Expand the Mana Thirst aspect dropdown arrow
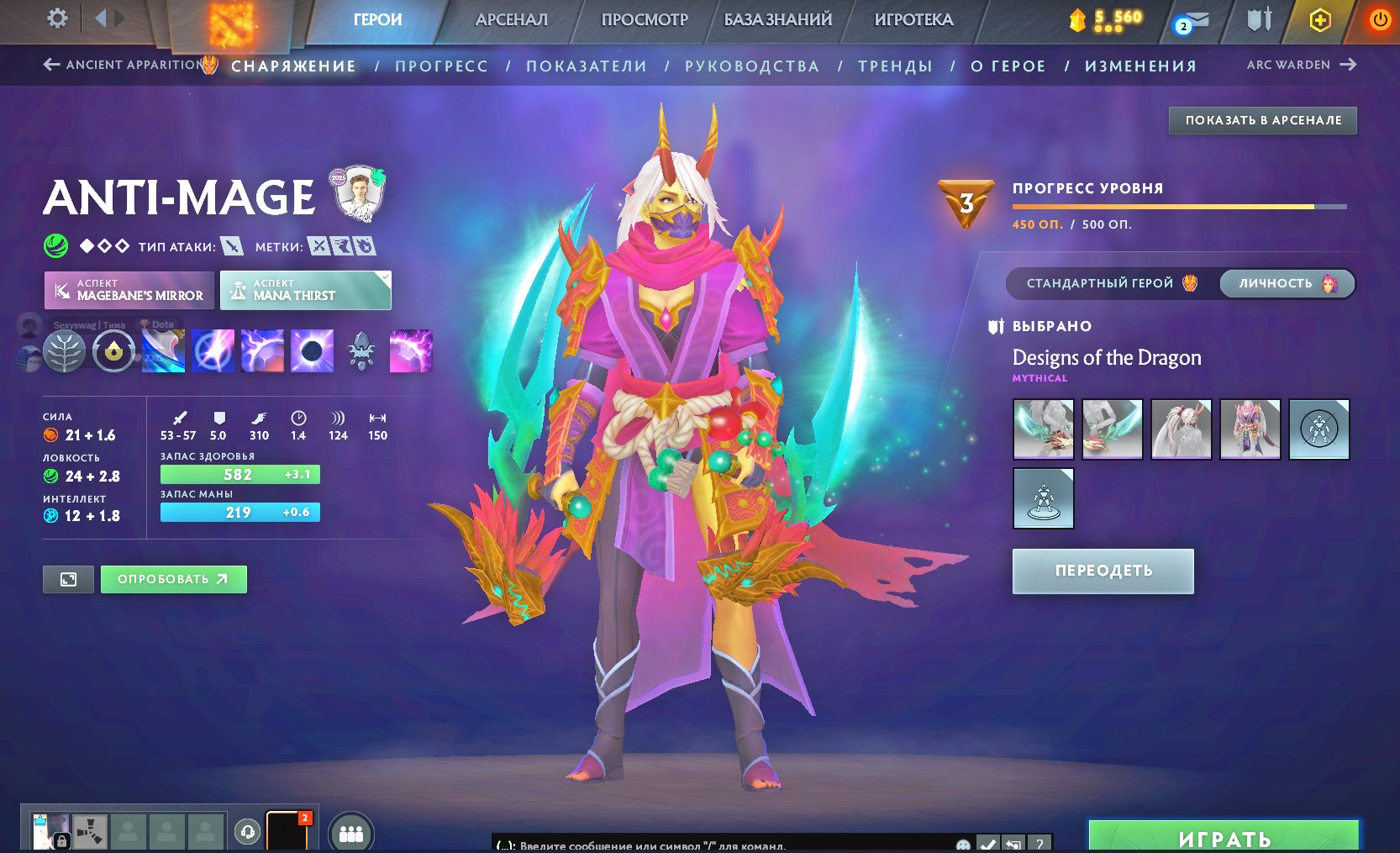The image size is (1400, 853). pyautogui.click(x=385, y=276)
